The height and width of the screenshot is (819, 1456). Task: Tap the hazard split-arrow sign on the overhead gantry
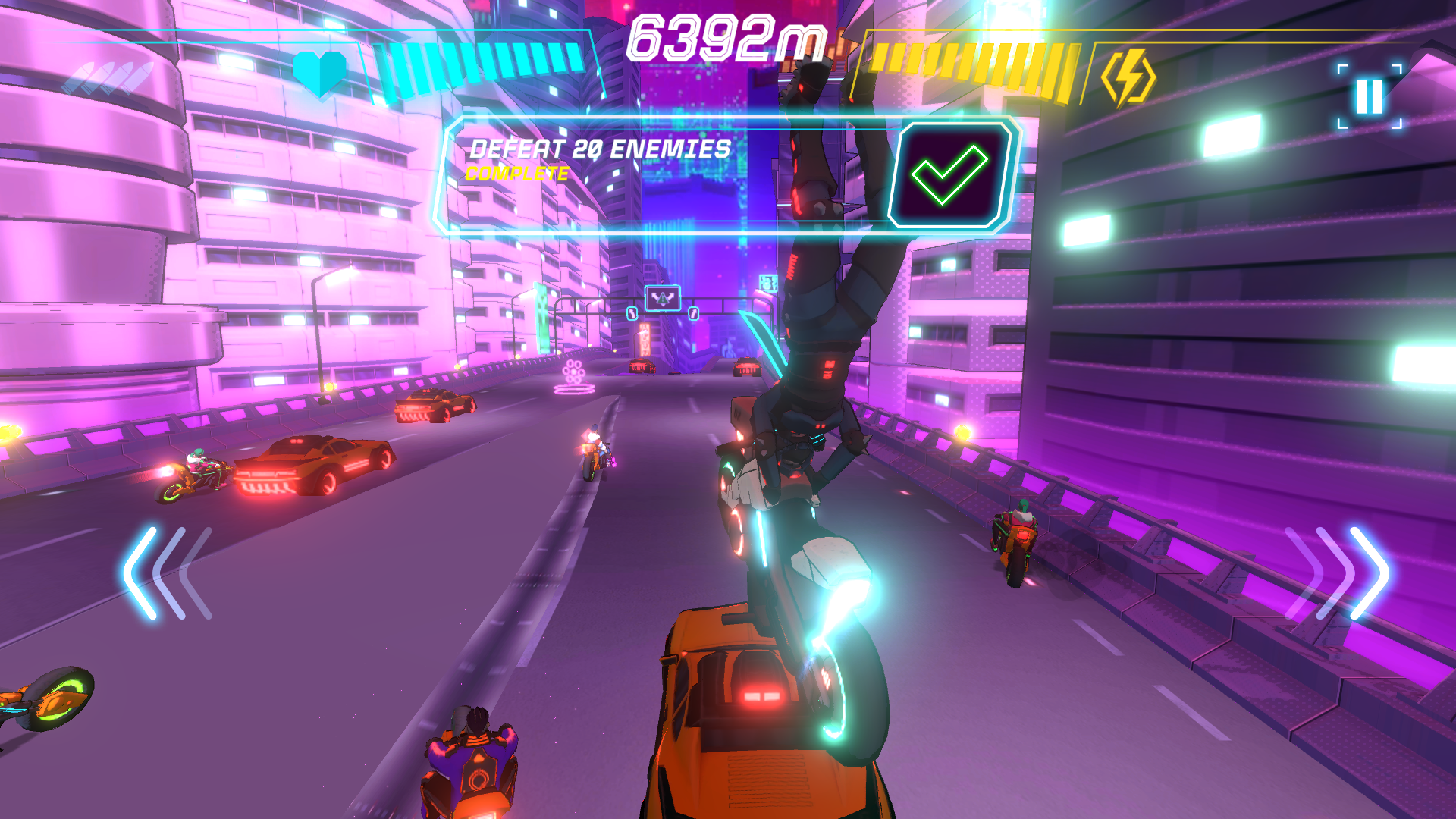click(663, 298)
